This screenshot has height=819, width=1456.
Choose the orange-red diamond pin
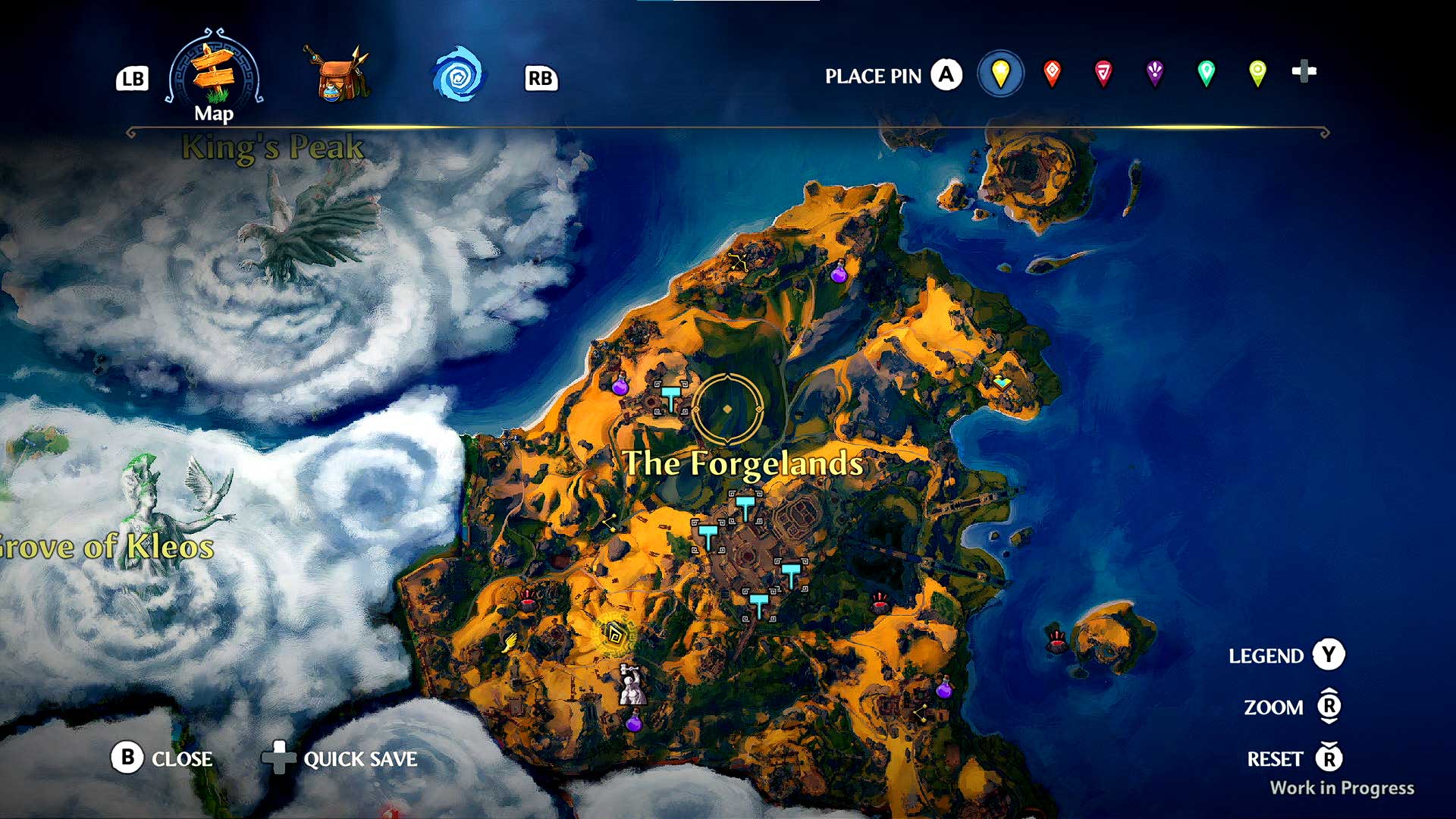point(1052,74)
